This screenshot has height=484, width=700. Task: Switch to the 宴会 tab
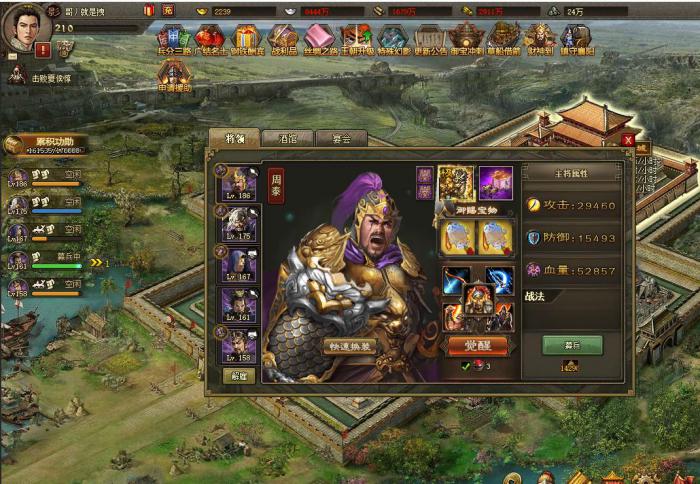pyautogui.click(x=340, y=139)
